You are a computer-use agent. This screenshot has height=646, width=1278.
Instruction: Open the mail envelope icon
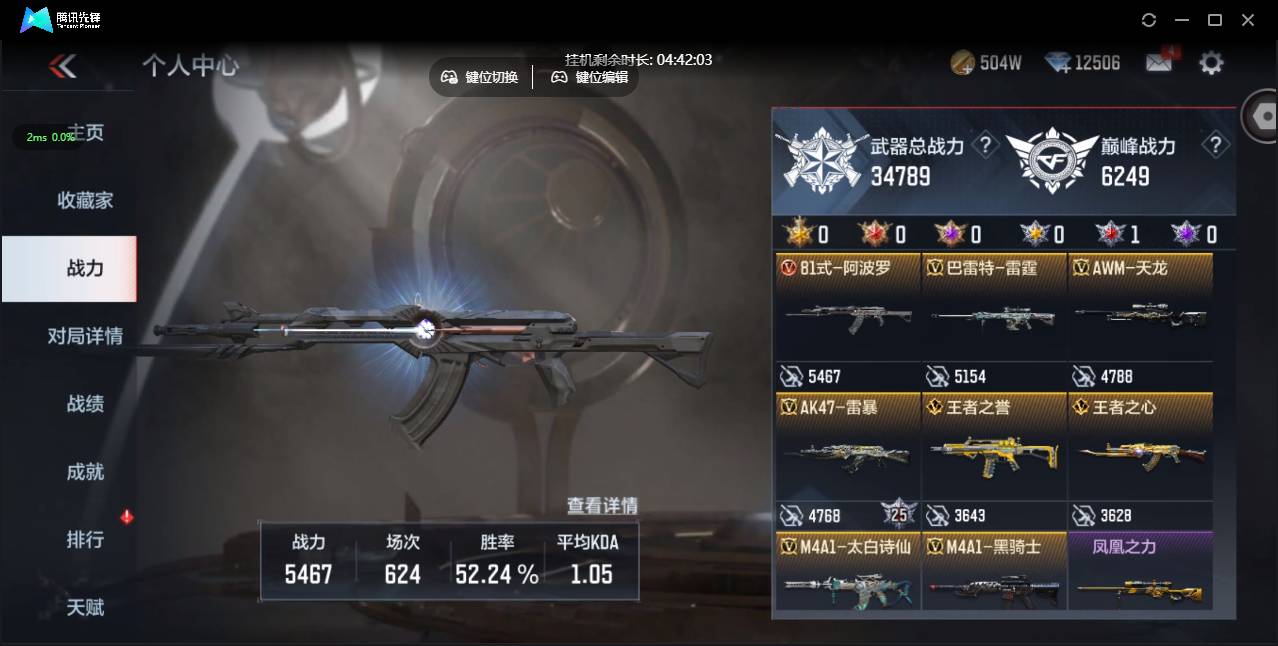[x=1159, y=63]
